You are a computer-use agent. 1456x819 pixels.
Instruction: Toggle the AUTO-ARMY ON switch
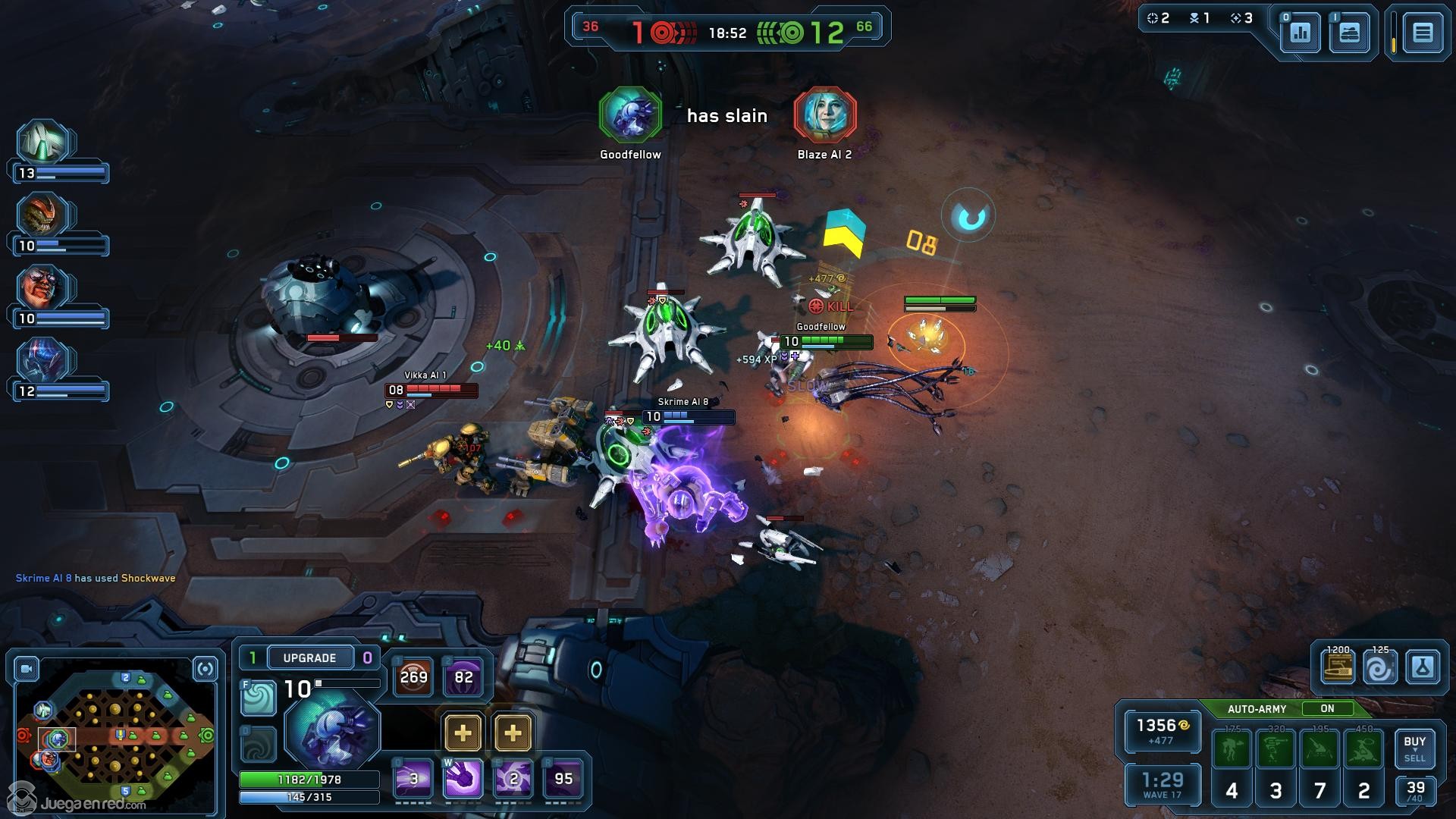pyautogui.click(x=1327, y=708)
